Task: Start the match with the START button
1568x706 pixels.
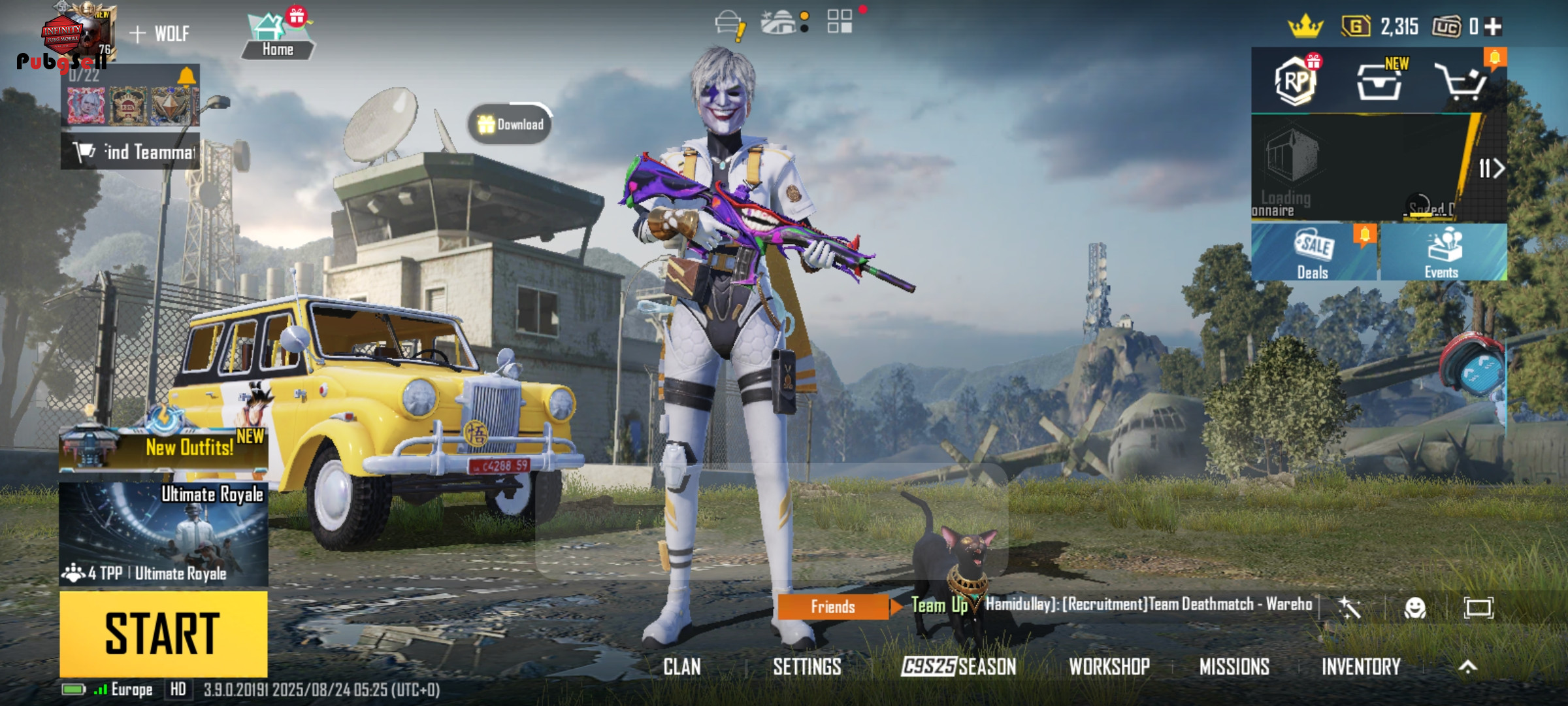Action: click(x=163, y=633)
